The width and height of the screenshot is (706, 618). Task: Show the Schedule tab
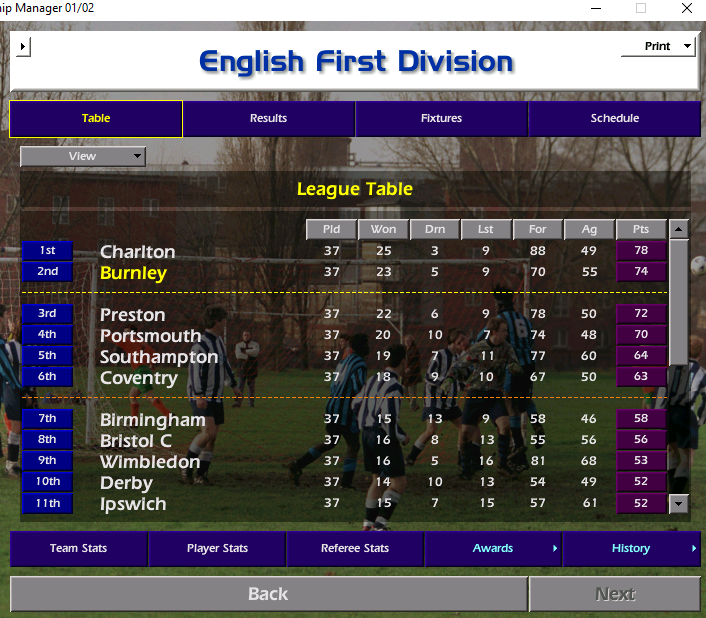click(614, 118)
